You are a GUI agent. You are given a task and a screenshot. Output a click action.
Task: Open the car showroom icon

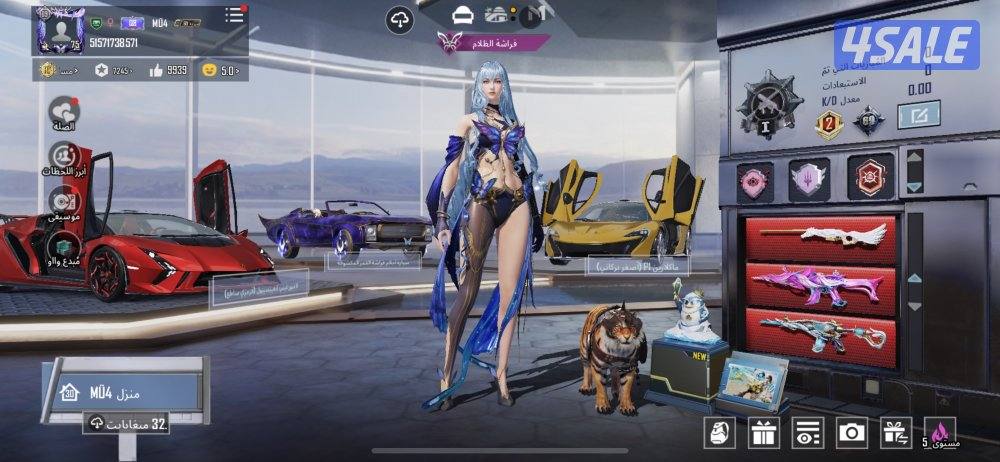click(x=462, y=15)
